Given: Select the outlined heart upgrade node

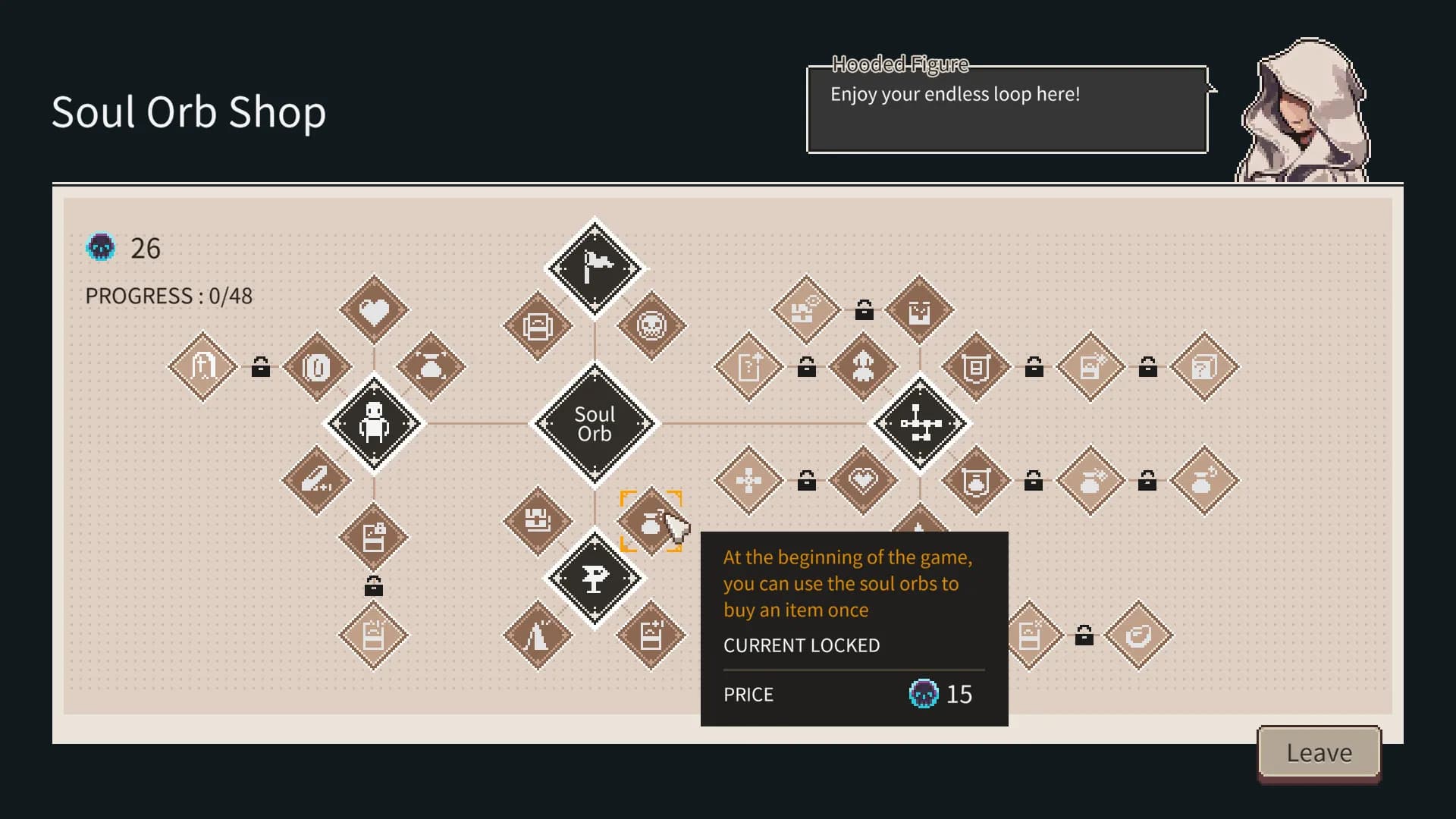Looking at the screenshot, I should tap(863, 480).
